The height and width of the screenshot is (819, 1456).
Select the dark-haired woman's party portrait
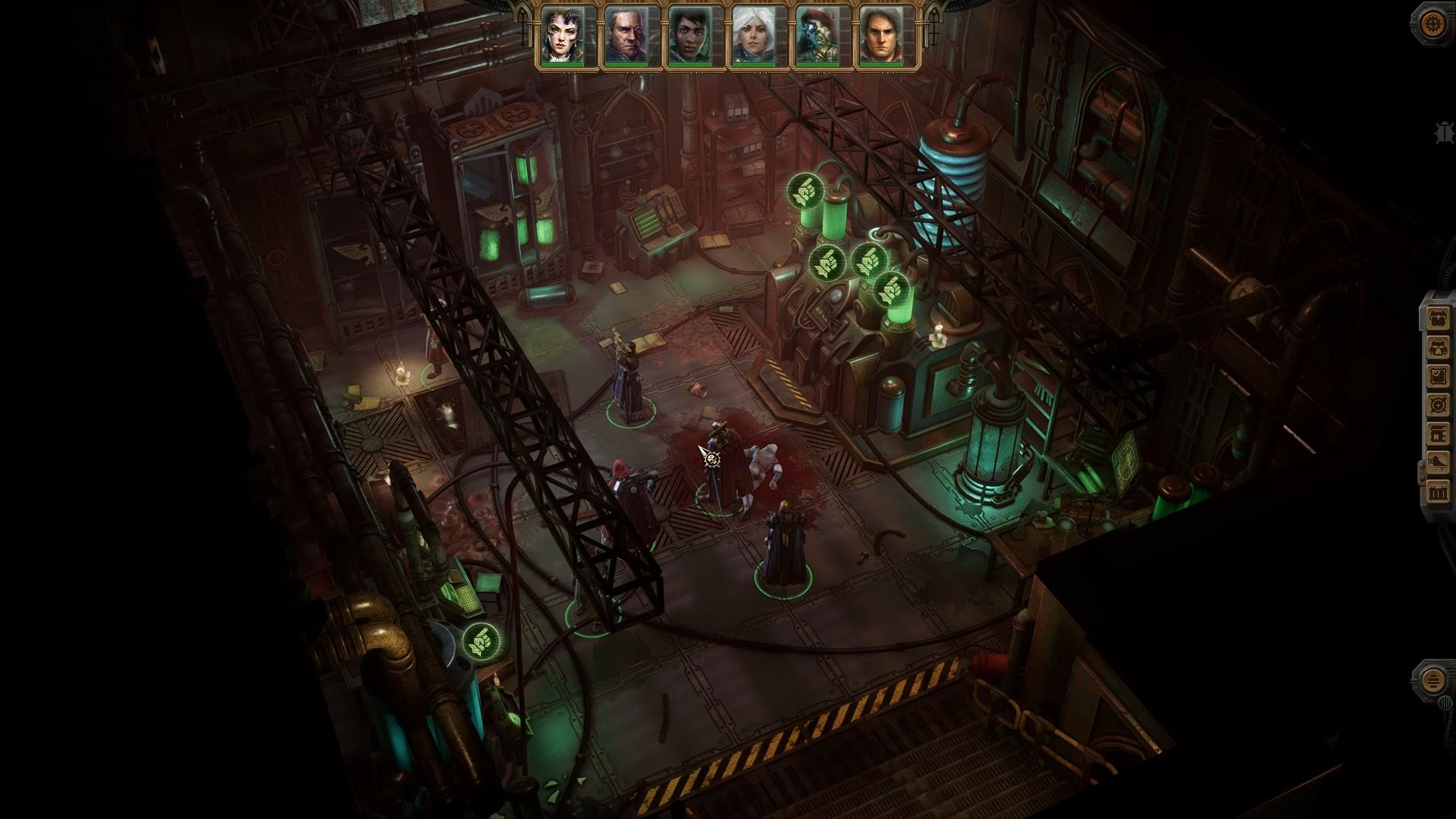tap(563, 36)
